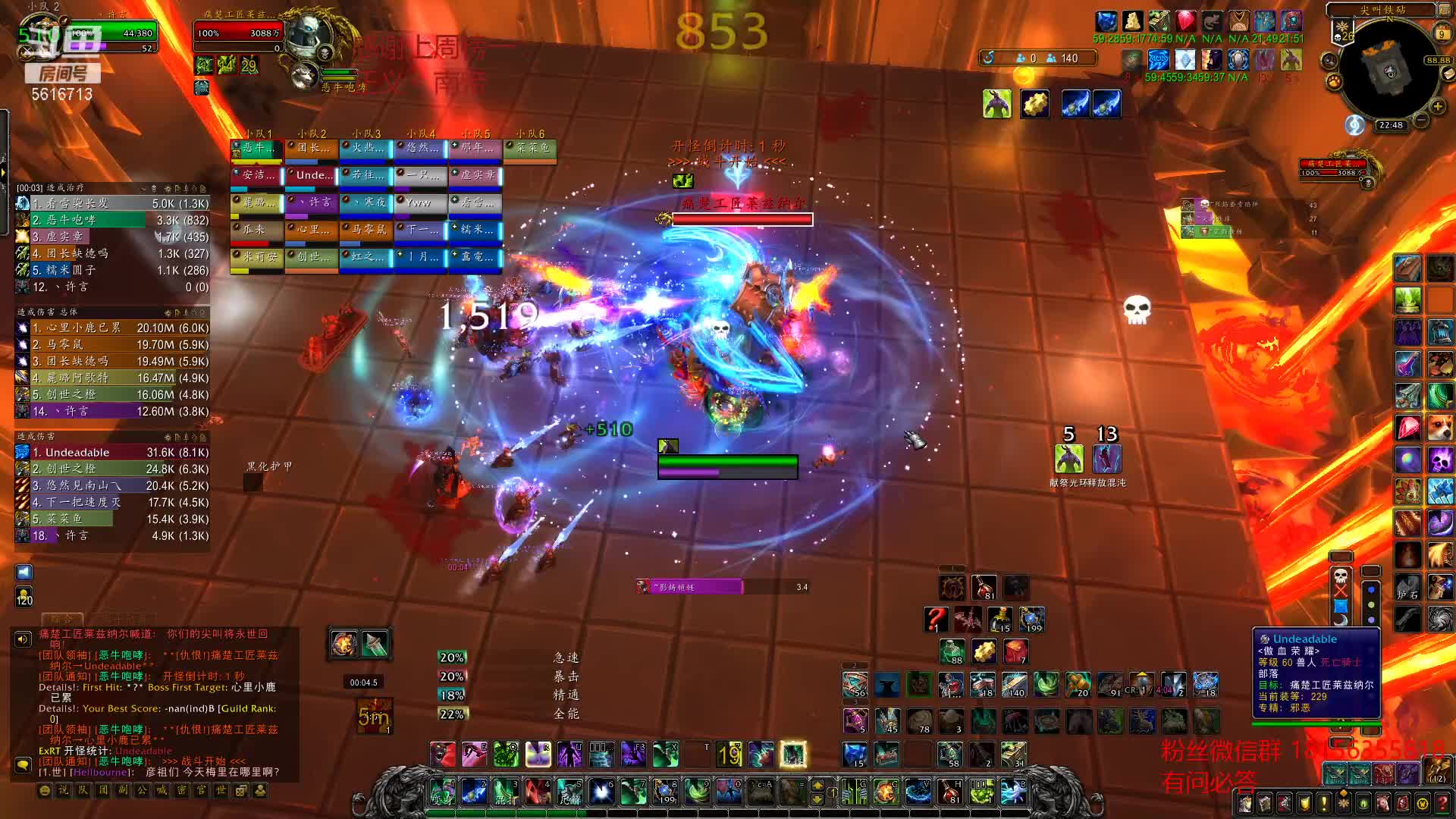Select 看雪染长发 row in healing meter

[x=111, y=203]
